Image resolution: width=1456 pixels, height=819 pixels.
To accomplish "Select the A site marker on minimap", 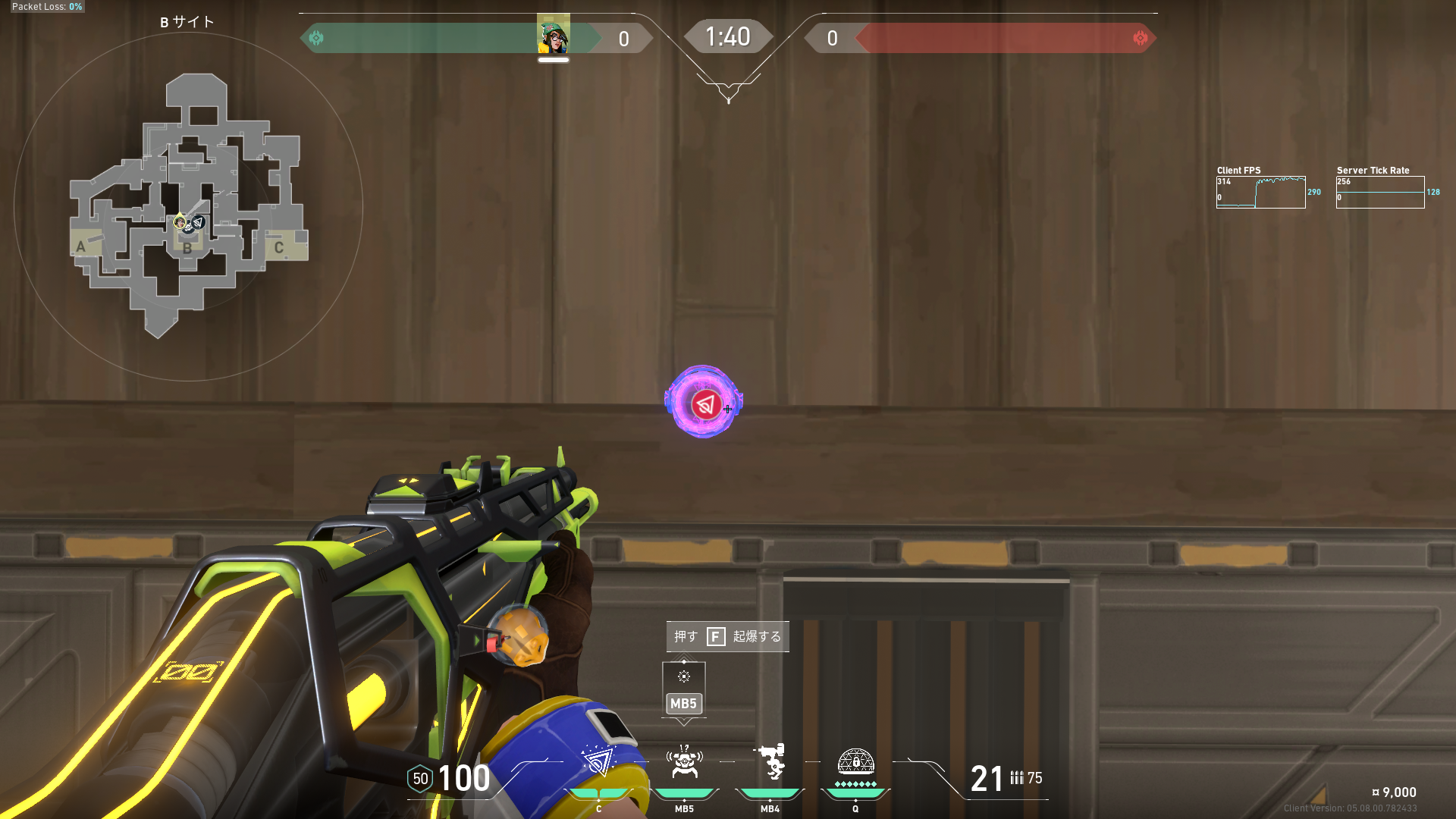I will coord(81,246).
